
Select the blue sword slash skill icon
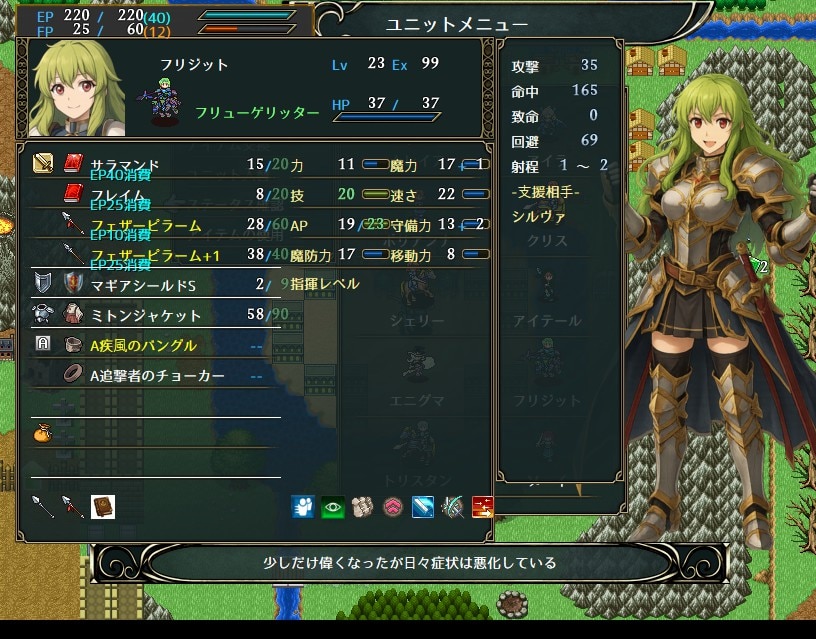click(422, 507)
